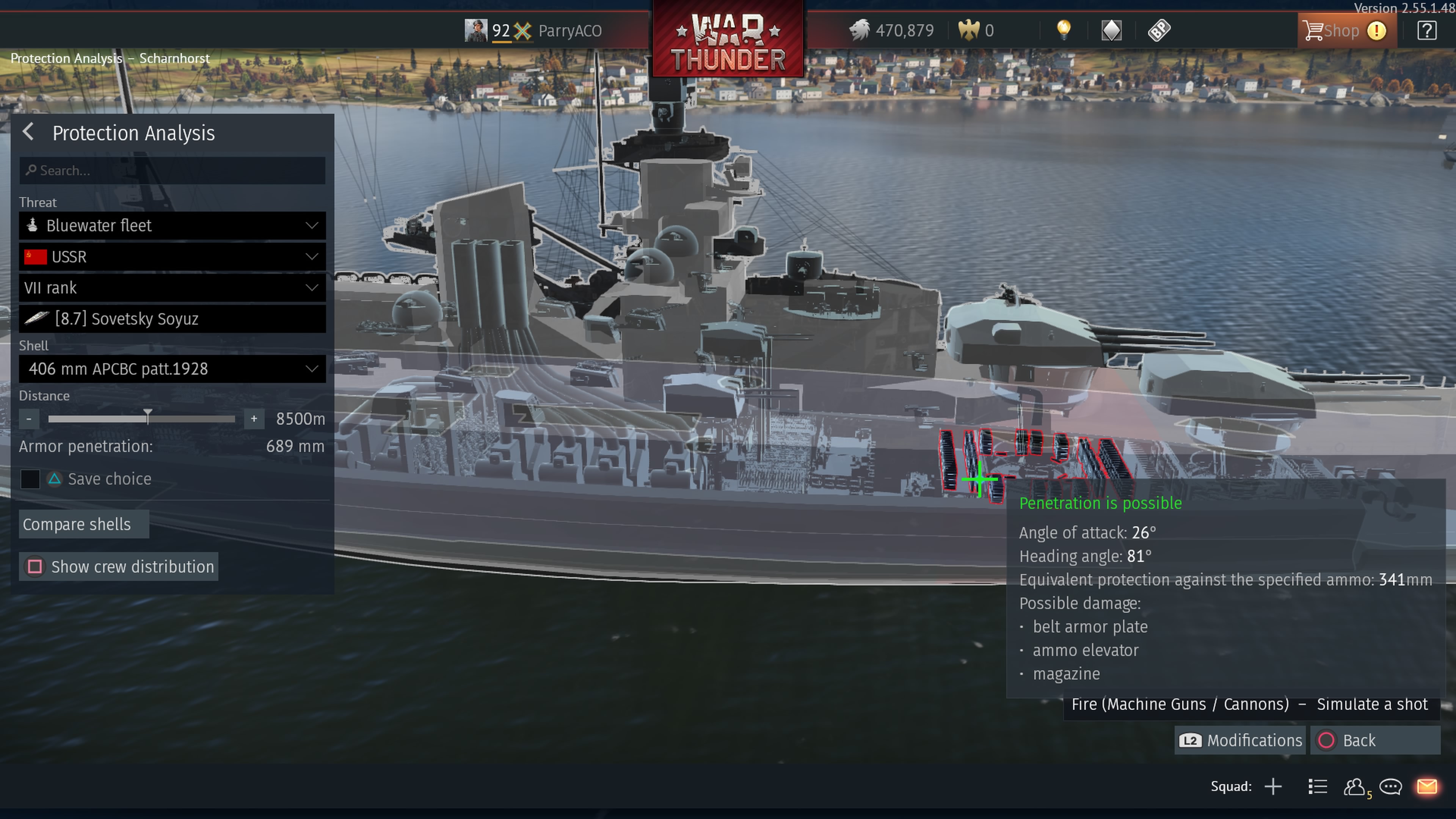
Task: Open the chat speech bubble icon
Action: 1390,787
